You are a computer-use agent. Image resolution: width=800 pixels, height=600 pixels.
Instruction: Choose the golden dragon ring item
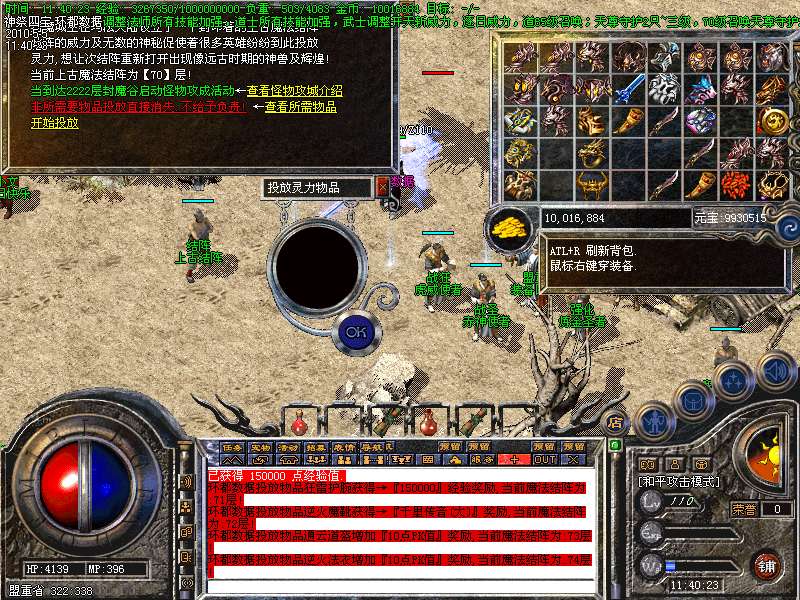591,153
